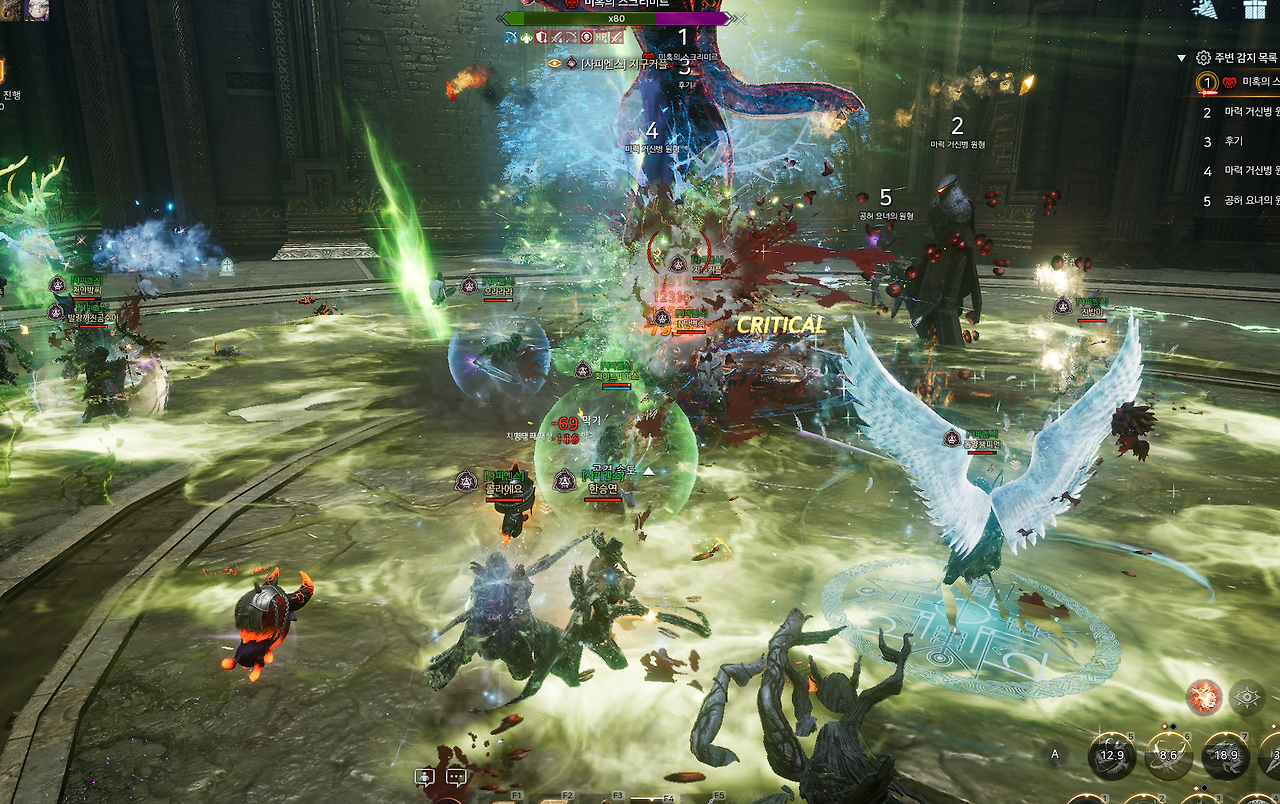Open the chat speech bubble icon
The height and width of the screenshot is (804, 1280).
click(x=456, y=777)
